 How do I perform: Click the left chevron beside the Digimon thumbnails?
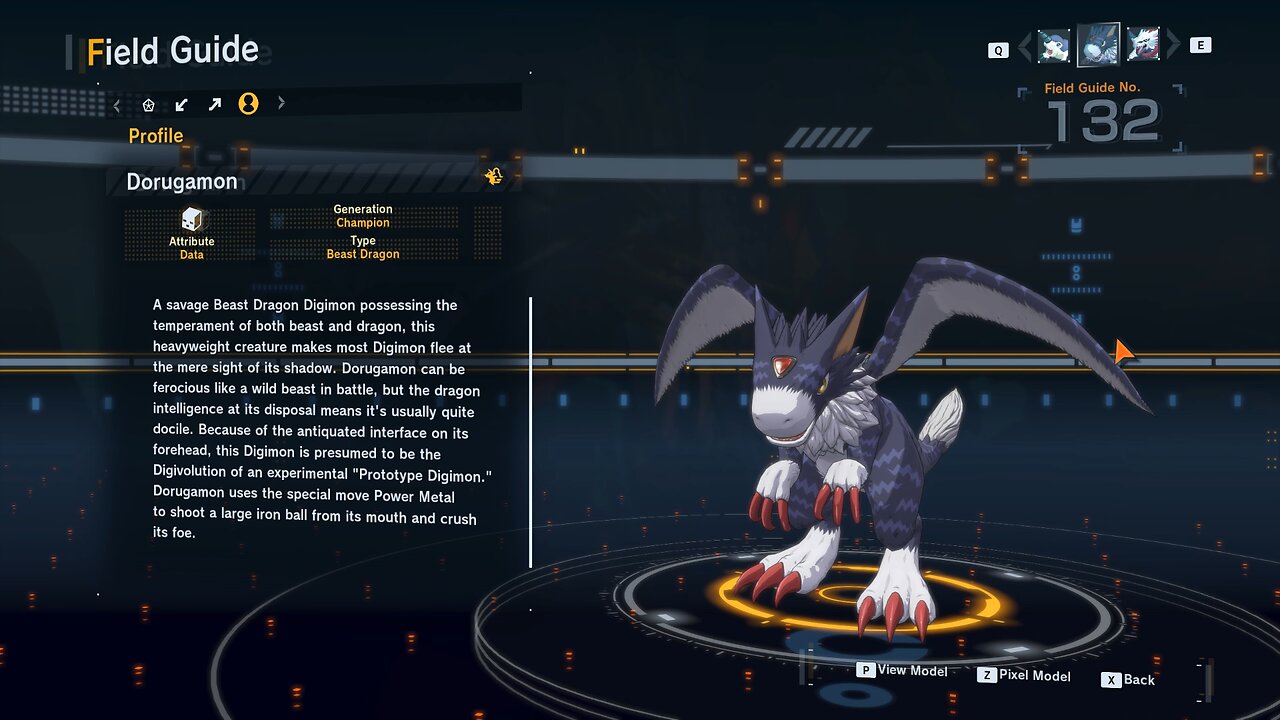[x=1024, y=46]
